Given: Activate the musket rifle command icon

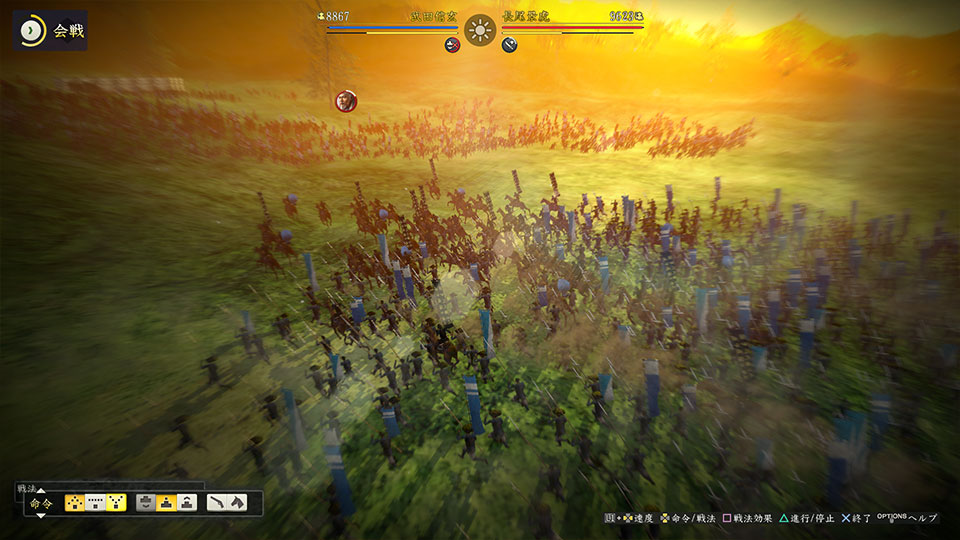Looking at the screenshot, I should click(218, 503).
